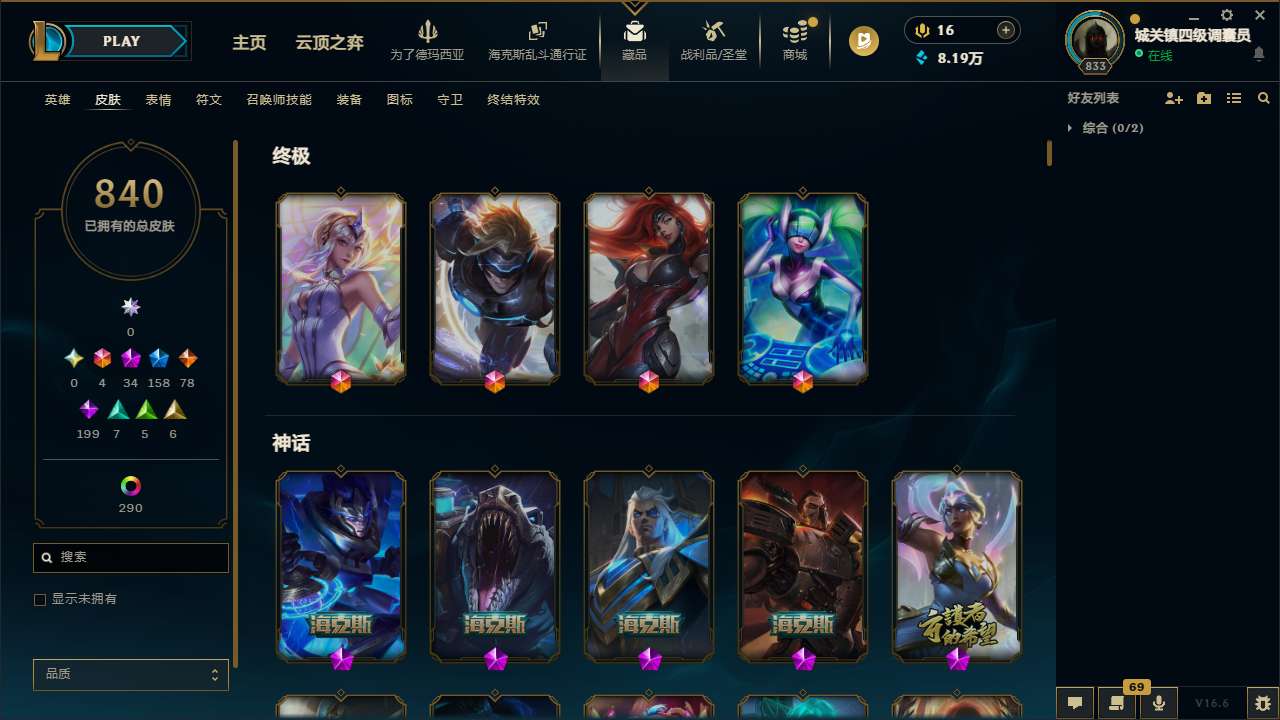The width and height of the screenshot is (1280, 720).
Task: Click the plus to purchase RP
Action: pos(1004,30)
